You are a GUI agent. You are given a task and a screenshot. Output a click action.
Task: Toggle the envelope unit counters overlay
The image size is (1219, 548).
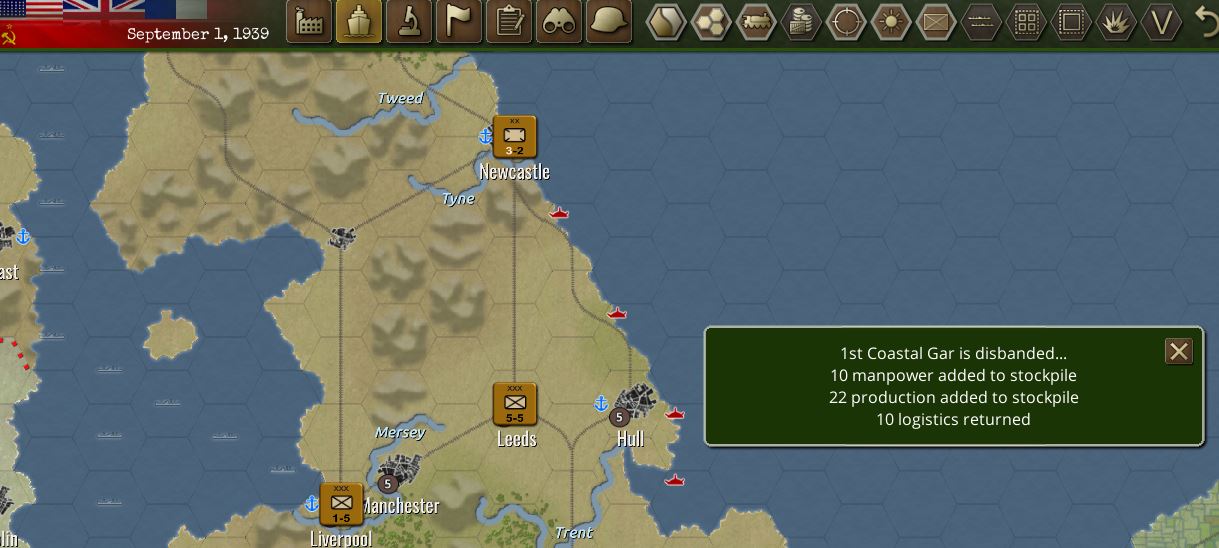click(x=935, y=21)
